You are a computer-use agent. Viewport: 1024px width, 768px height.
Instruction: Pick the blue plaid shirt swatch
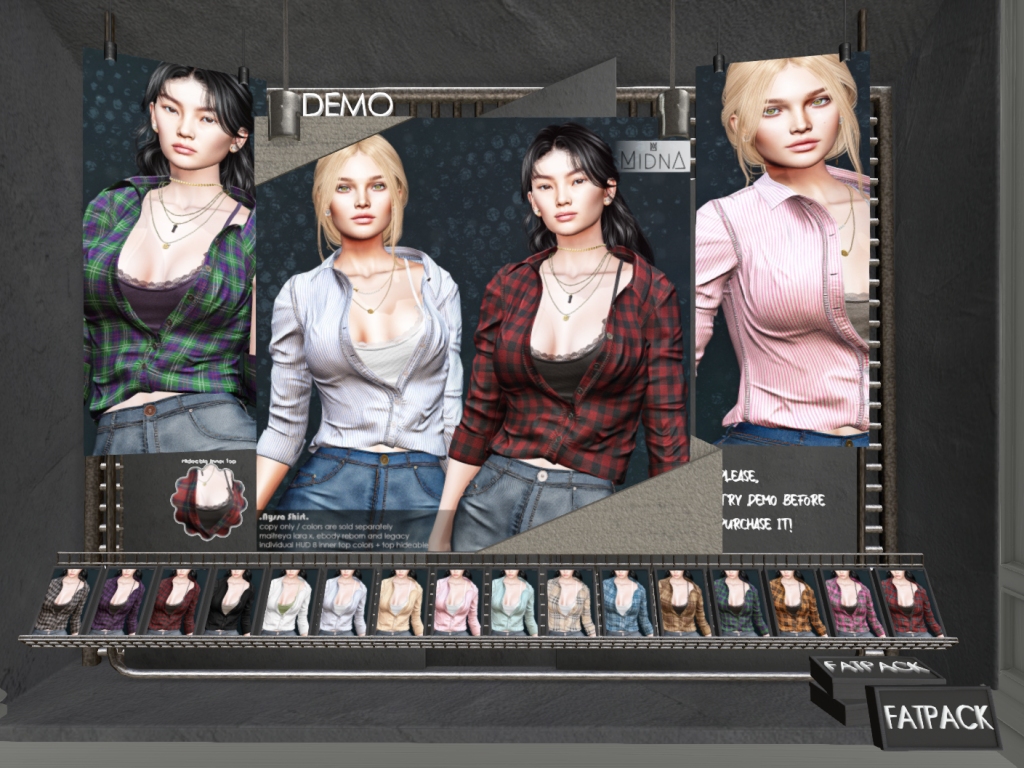[625, 603]
